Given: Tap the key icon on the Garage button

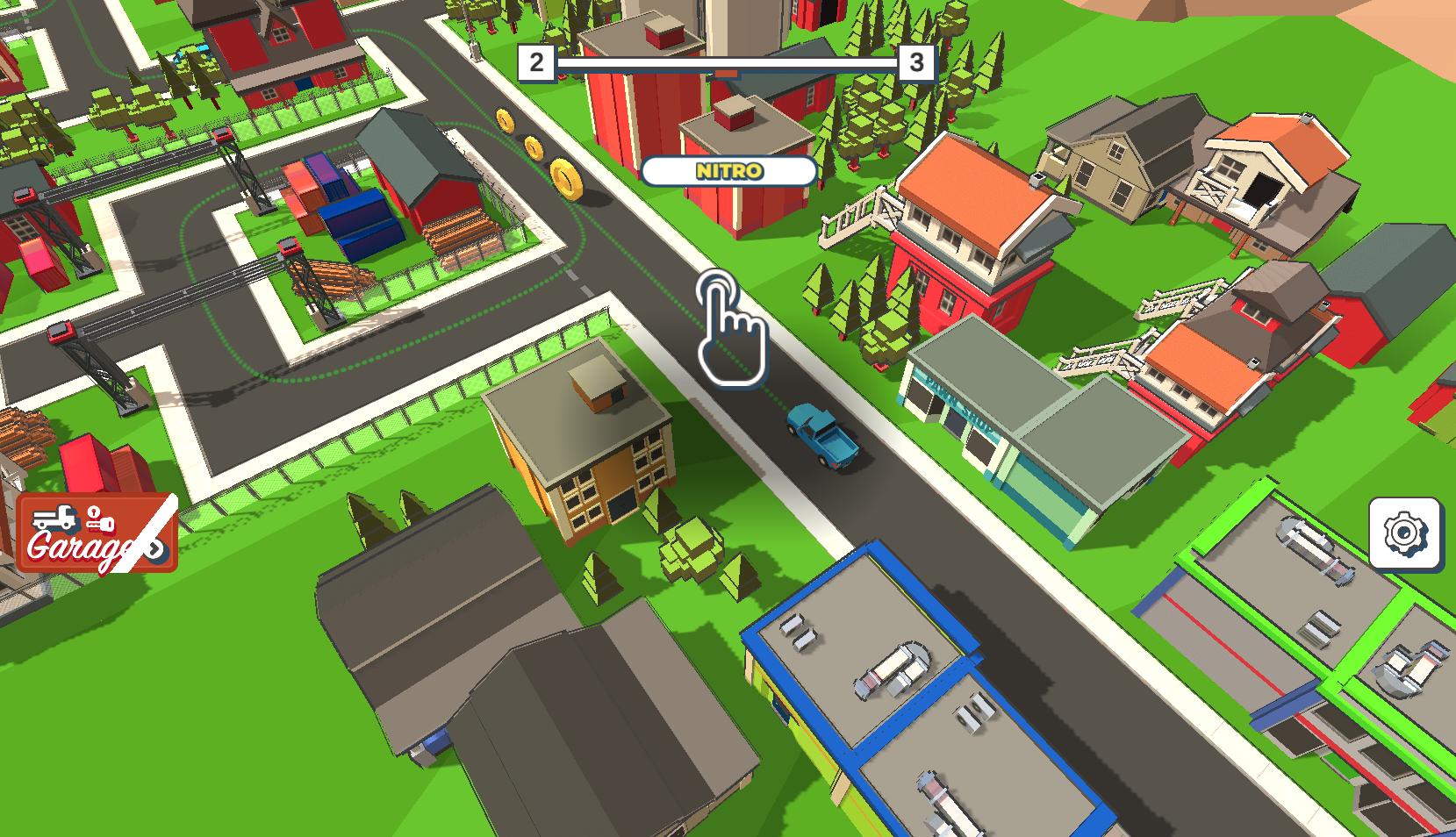Looking at the screenshot, I should [100, 521].
